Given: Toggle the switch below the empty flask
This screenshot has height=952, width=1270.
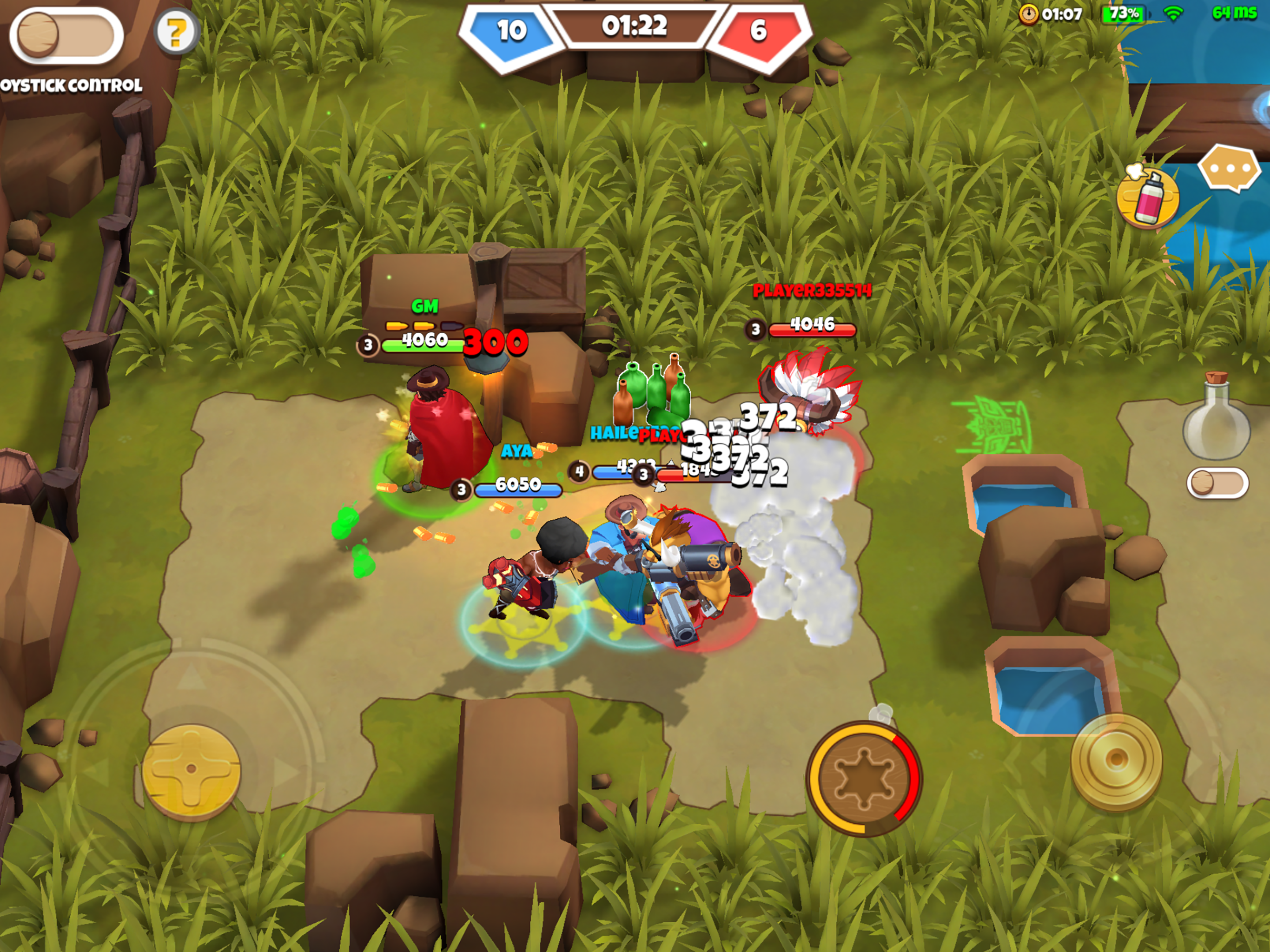Looking at the screenshot, I should pos(1217,483).
